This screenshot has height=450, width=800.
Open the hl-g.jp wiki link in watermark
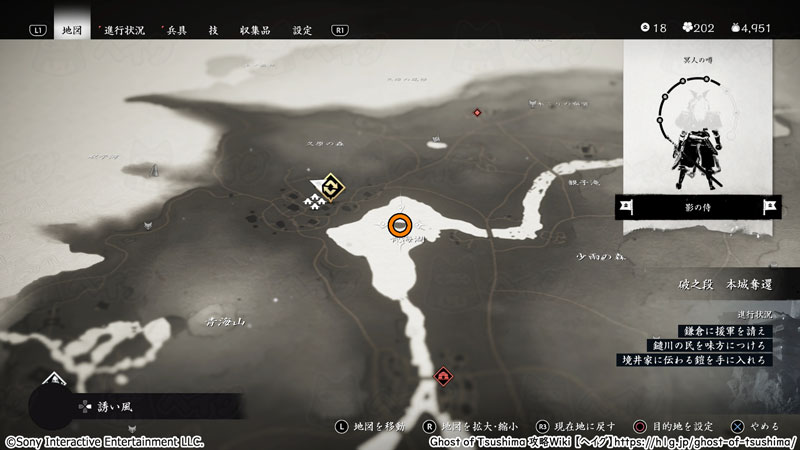pyautogui.click(x=705, y=441)
